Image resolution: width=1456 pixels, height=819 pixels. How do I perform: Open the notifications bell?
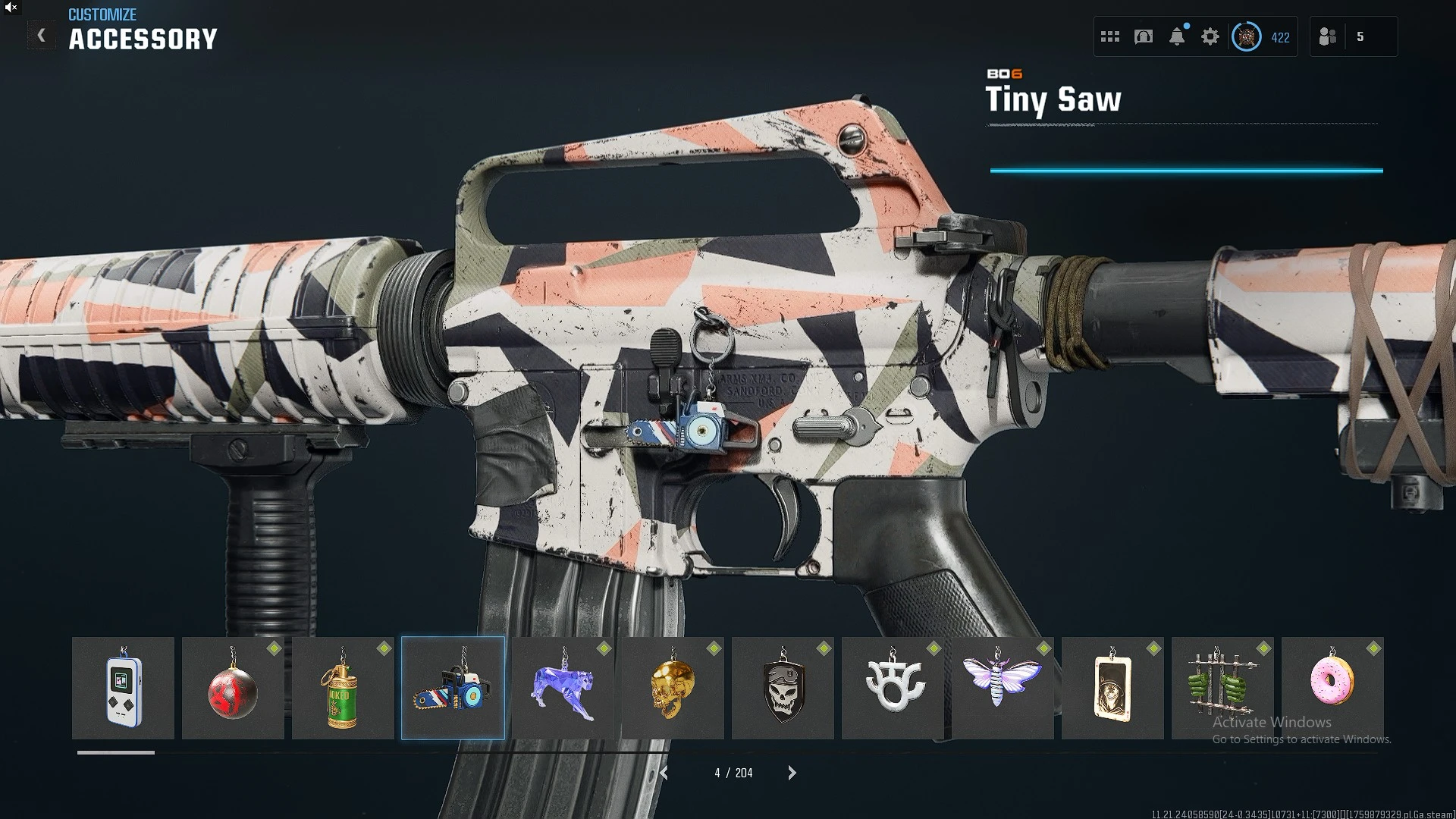(1177, 36)
